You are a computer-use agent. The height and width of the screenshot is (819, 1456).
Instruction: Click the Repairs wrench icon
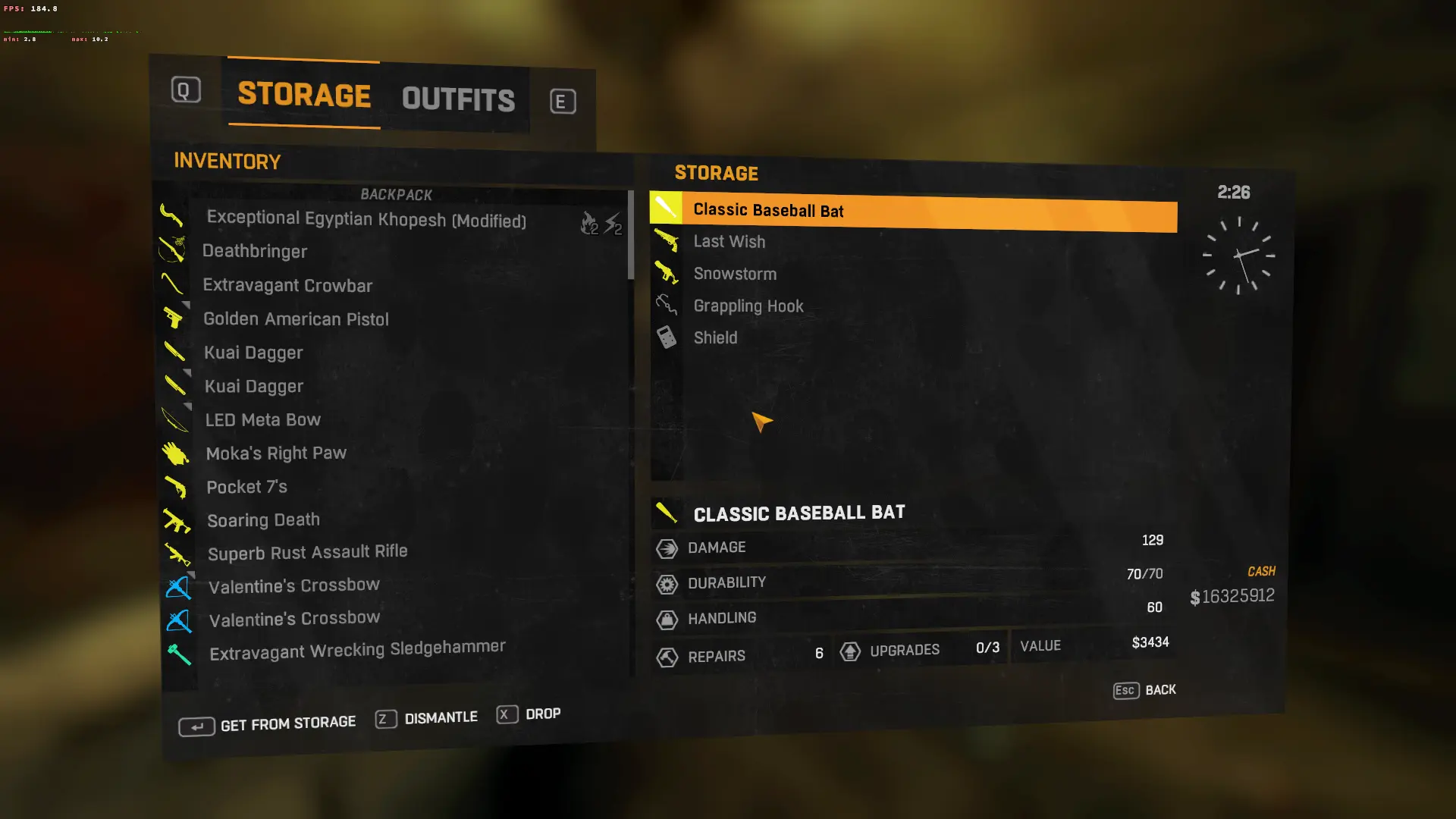tap(667, 657)
